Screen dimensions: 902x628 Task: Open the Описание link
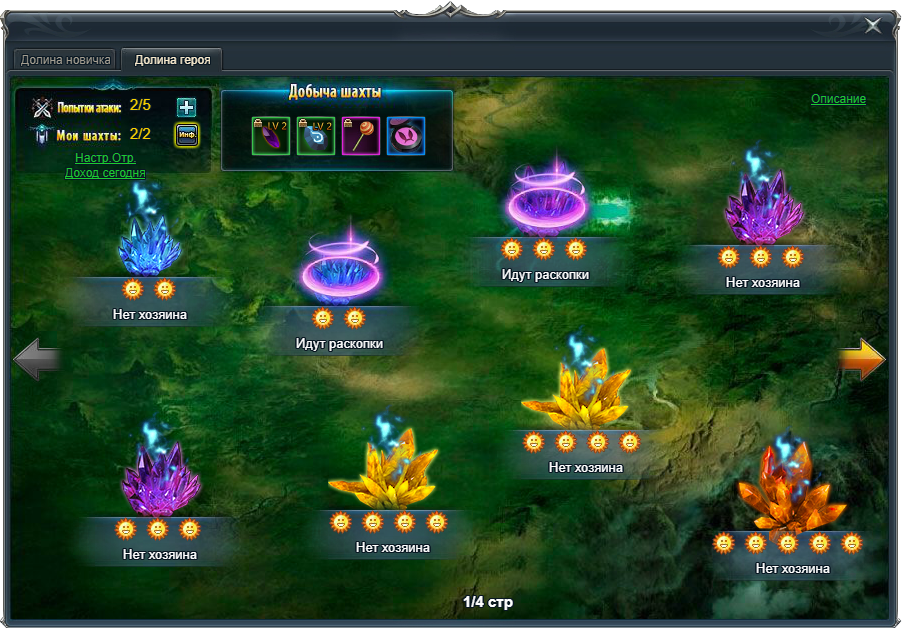tap(838, 99)
